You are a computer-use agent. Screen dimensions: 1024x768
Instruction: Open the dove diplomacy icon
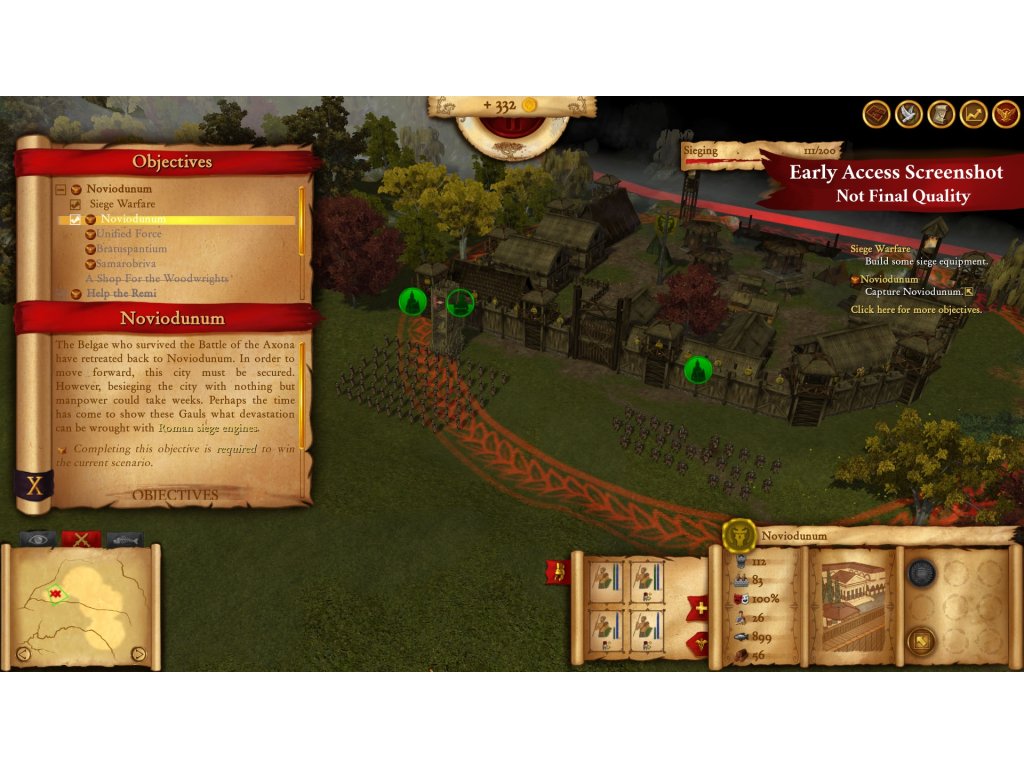909,114
